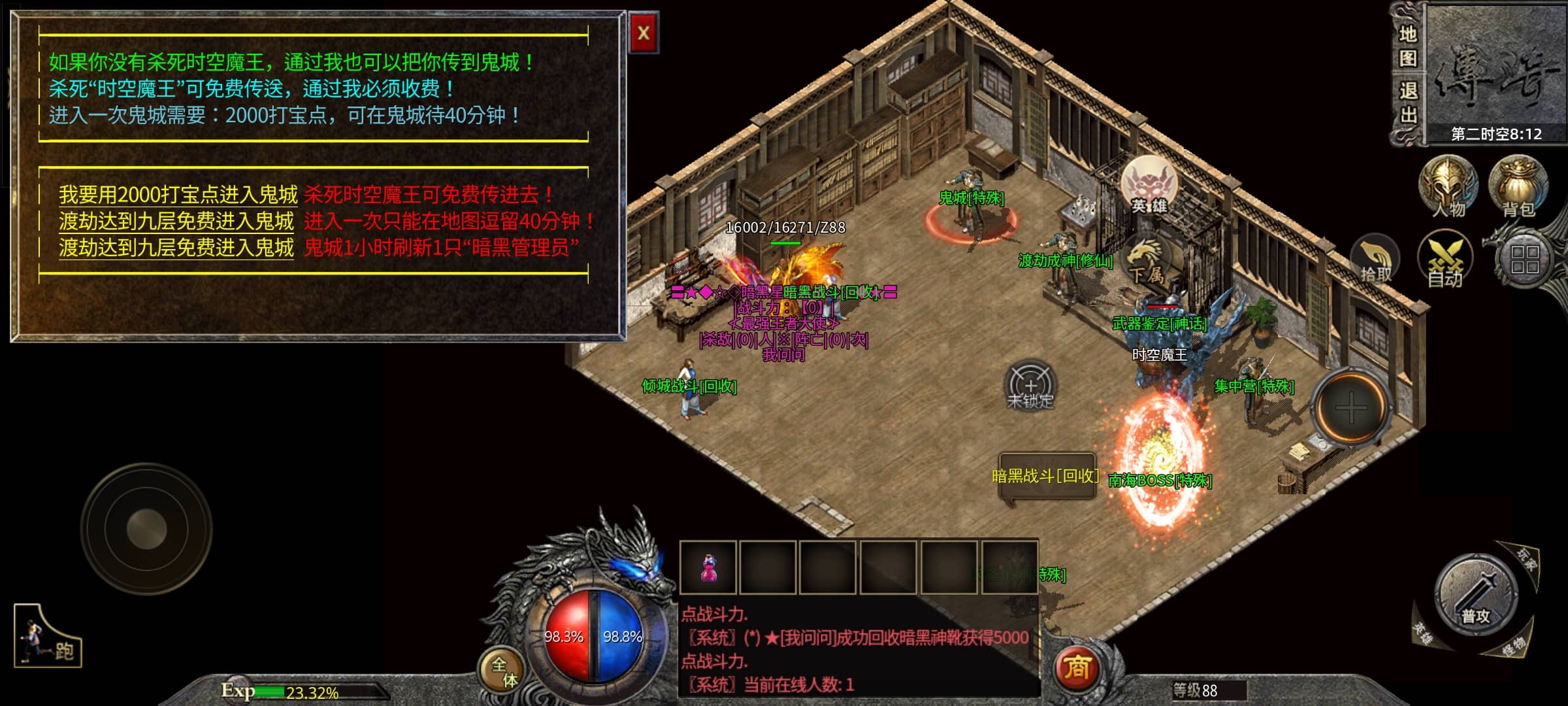The image size is (1568, 706).
Task: Tap the 退出 exit button
Action: [1407, 103]
